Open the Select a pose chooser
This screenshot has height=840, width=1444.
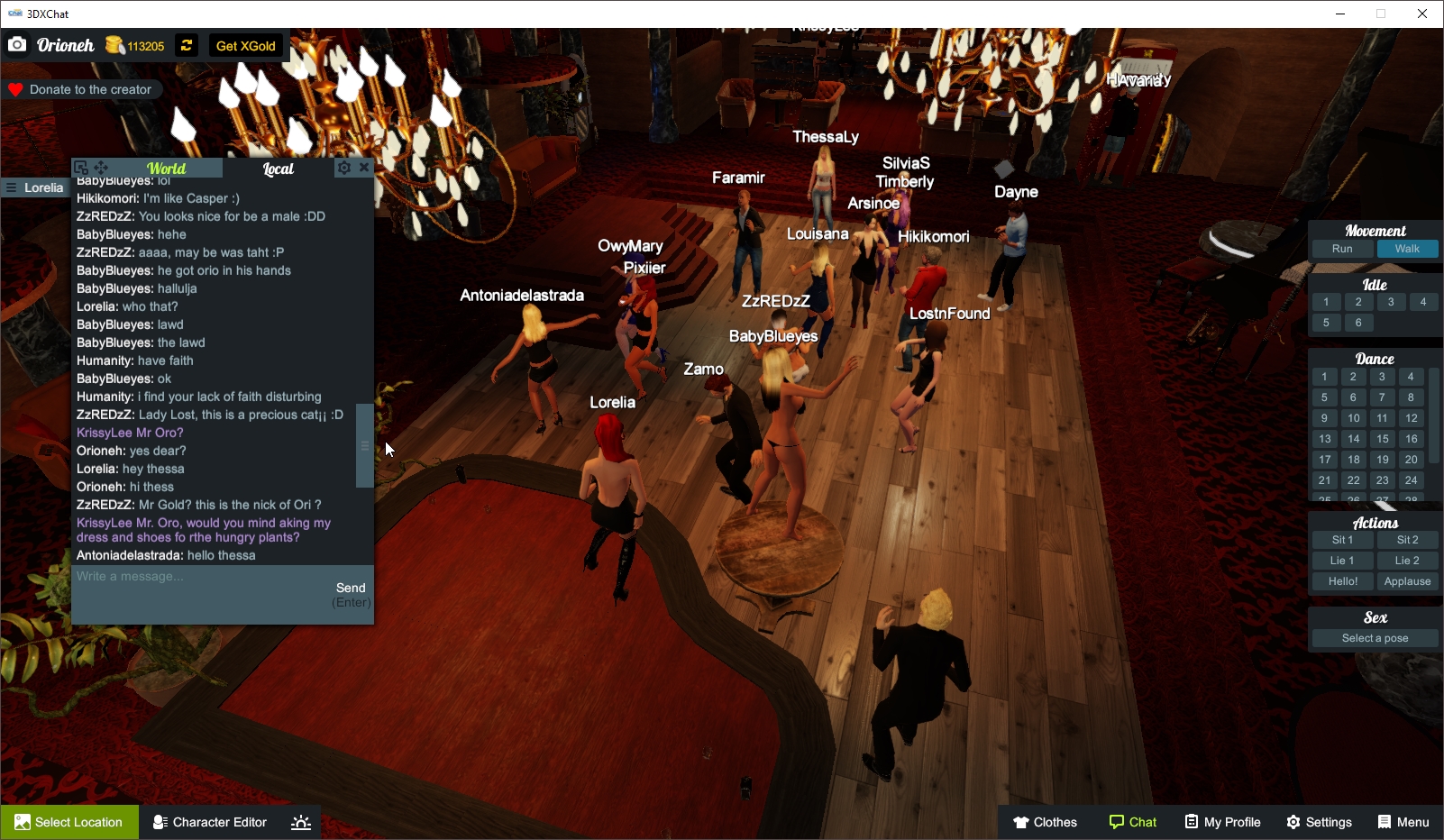1374,637
